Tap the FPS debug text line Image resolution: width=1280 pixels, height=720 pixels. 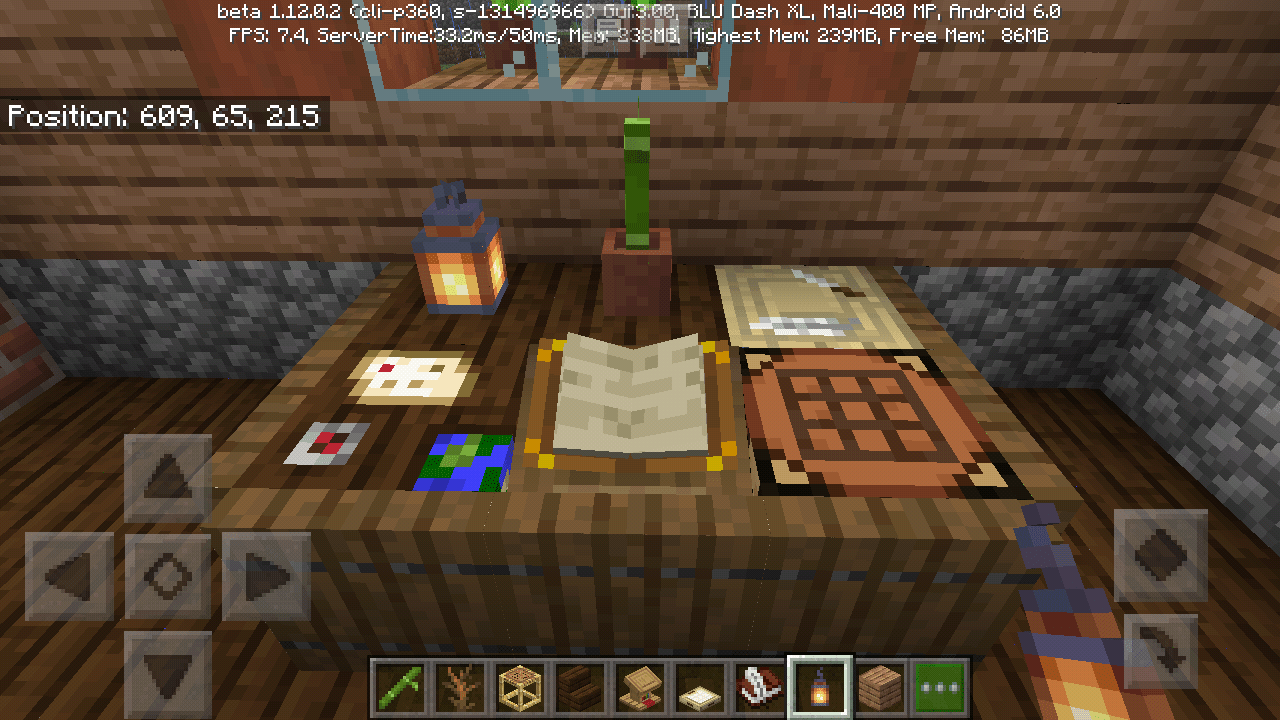pos(640,34)
